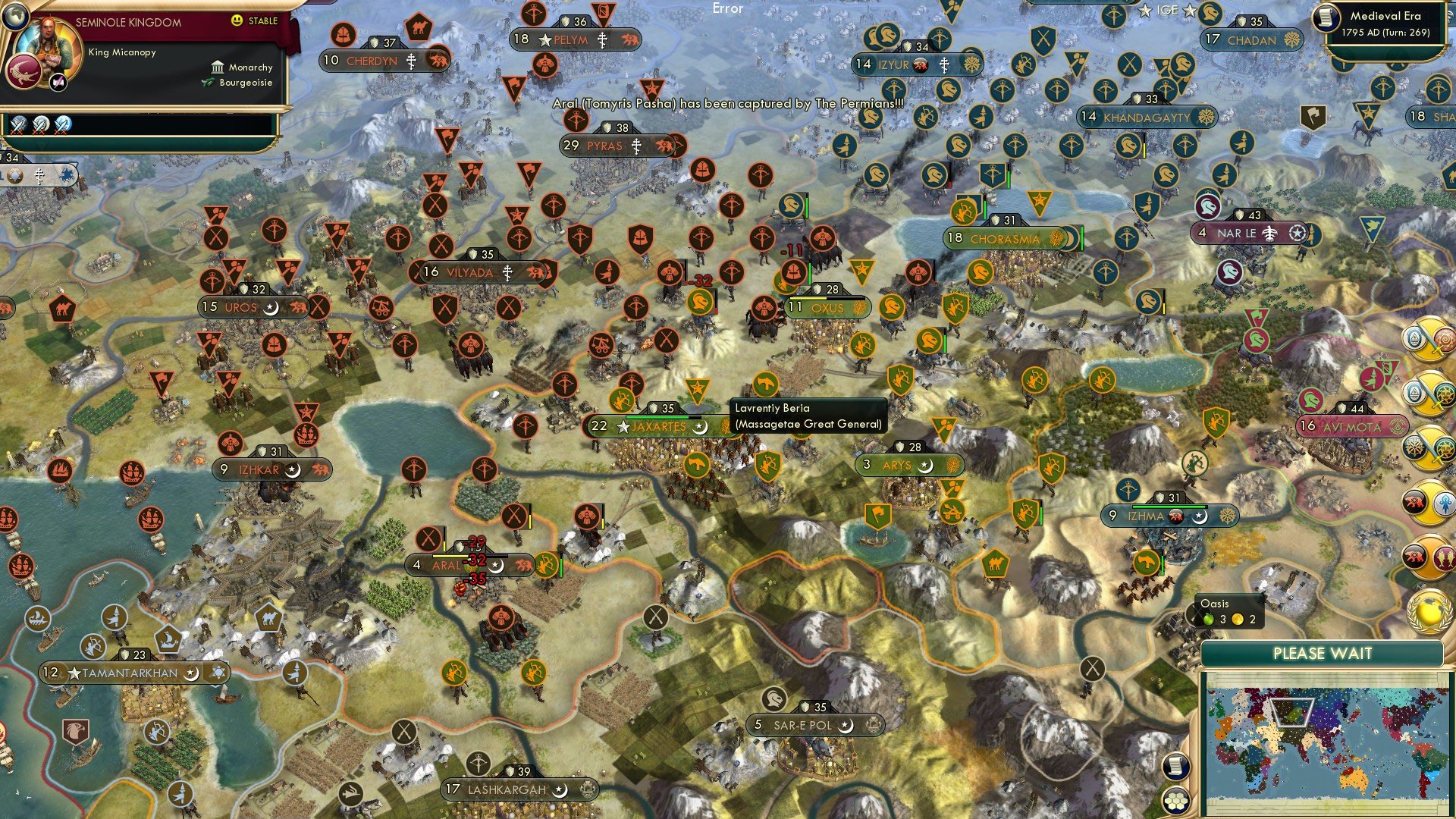Open the scroll menu beside Medieval Era
1456x819 pixels.
[1326, 17]
